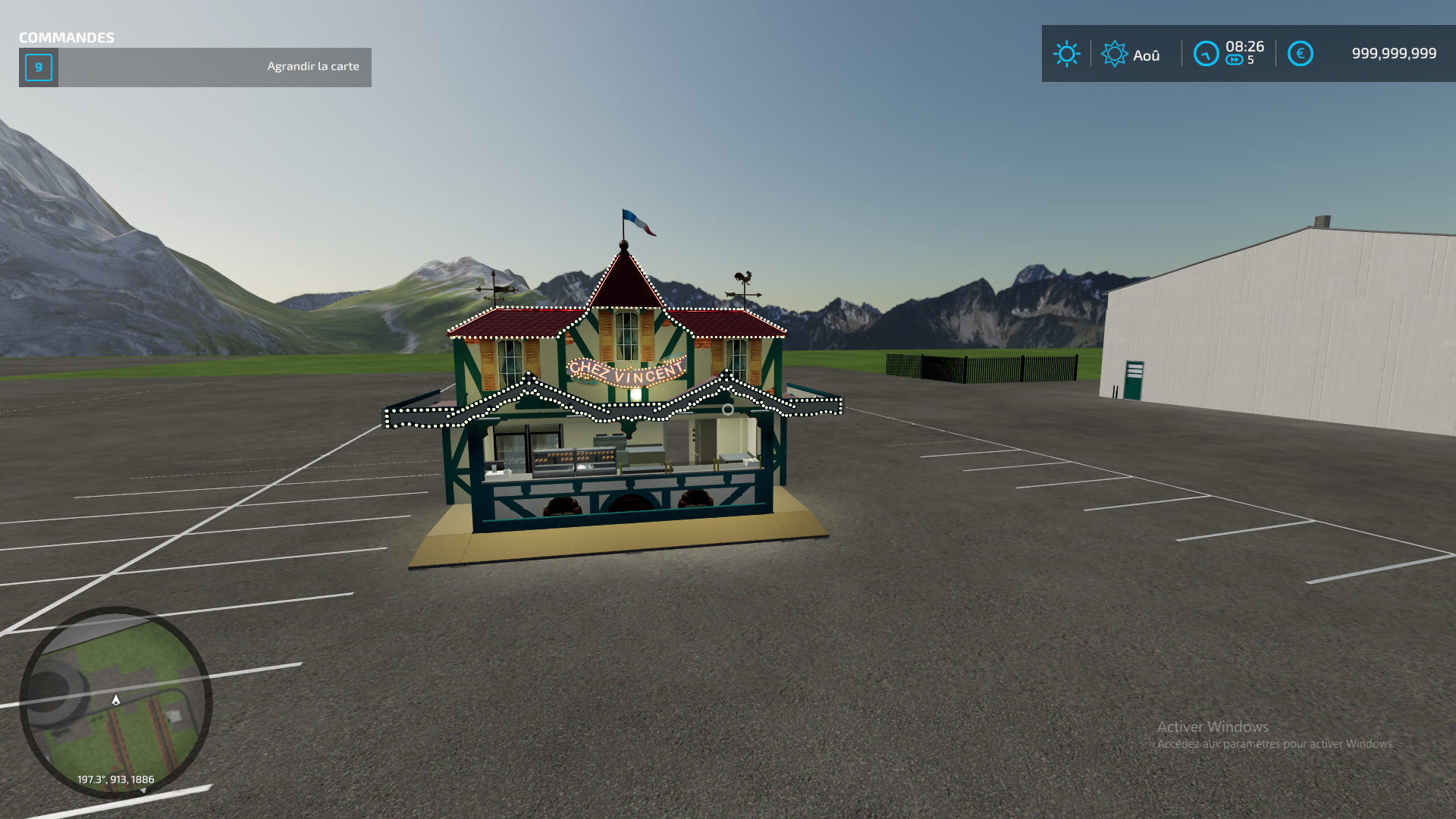Open the month display showing 'Aoû'
The height and width of the screenshot is (819, 1456).
1147,55
